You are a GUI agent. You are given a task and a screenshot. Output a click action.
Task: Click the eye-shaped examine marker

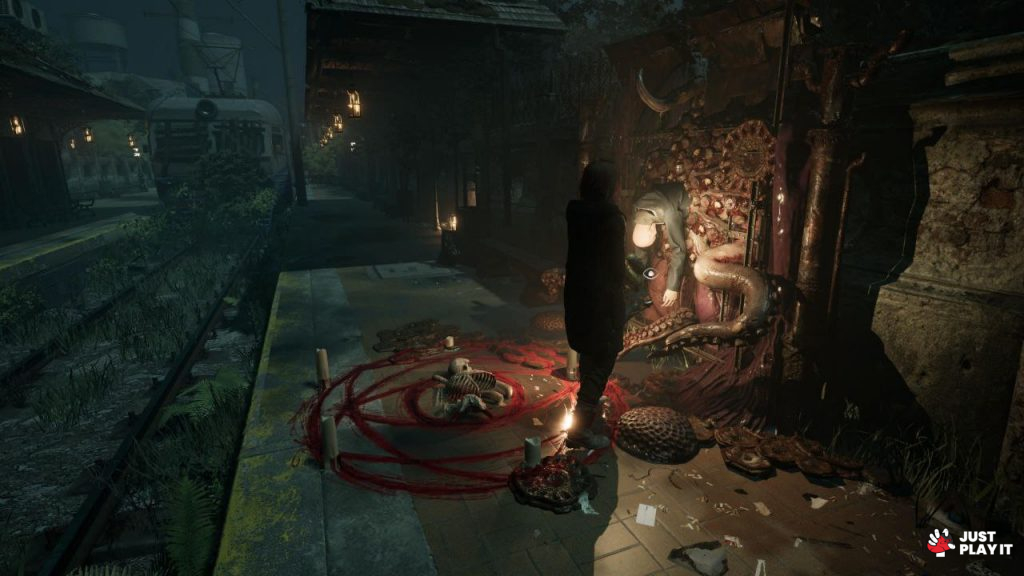point(649,272)
